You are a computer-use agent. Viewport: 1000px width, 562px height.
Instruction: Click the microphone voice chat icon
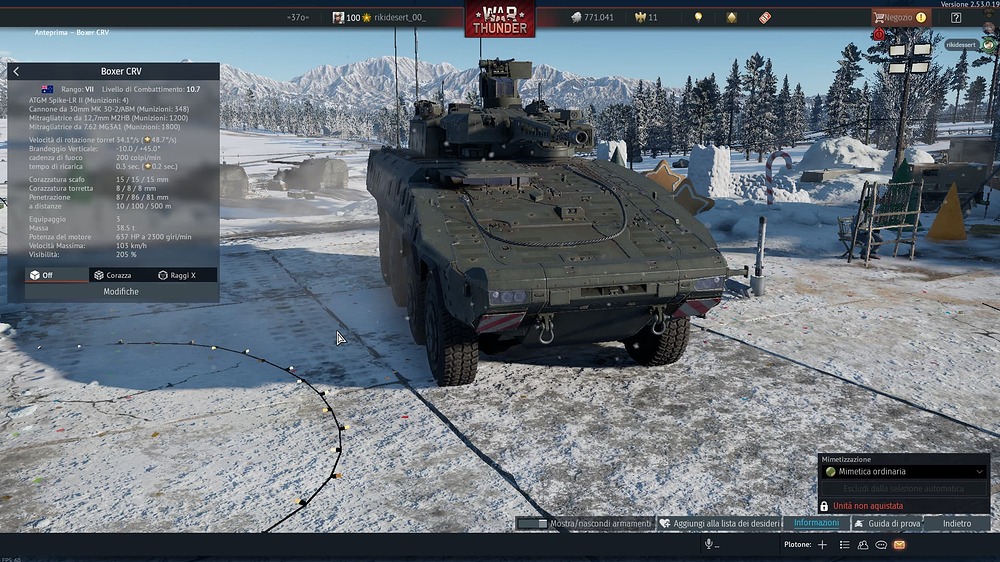pos(709,544)
